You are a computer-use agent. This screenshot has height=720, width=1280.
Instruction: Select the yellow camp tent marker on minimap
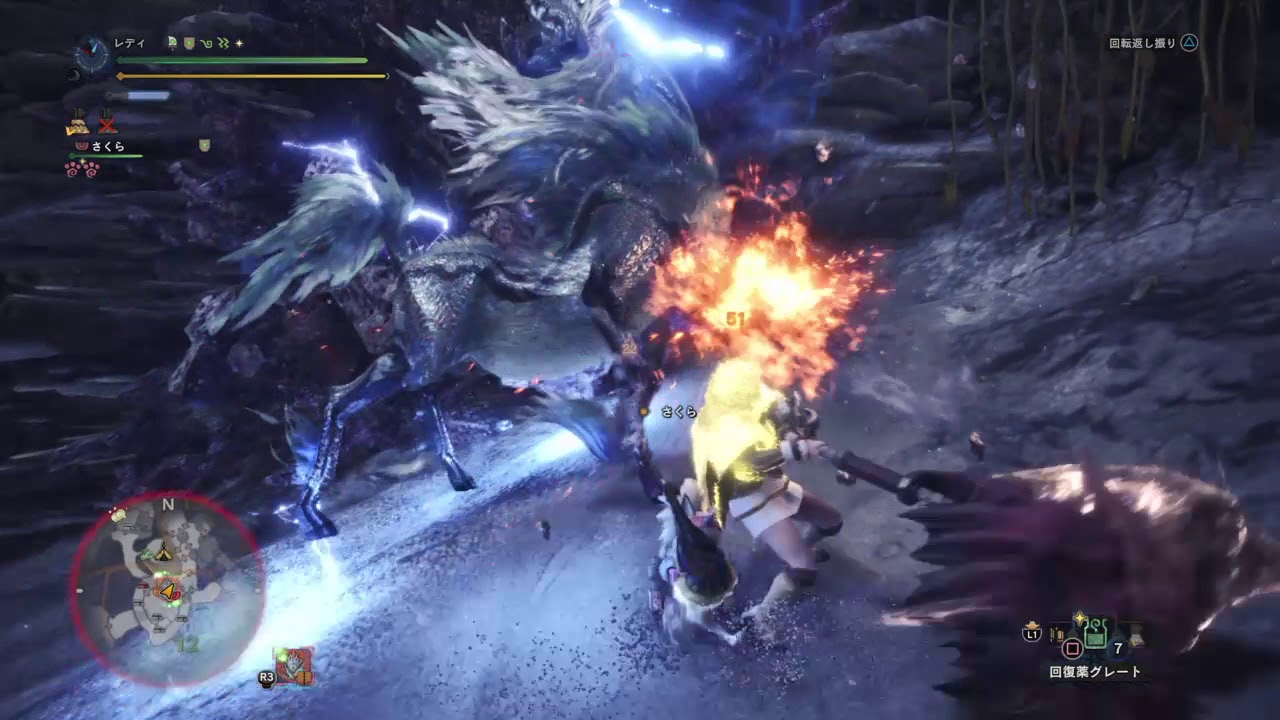pyautogui.click(x=166, y=552)
